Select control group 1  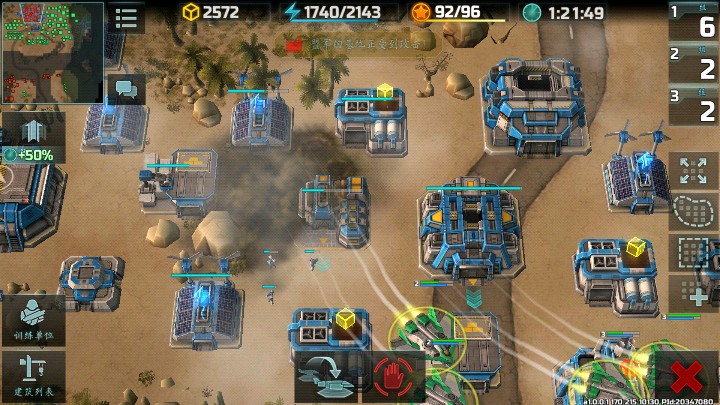[693, 22]
